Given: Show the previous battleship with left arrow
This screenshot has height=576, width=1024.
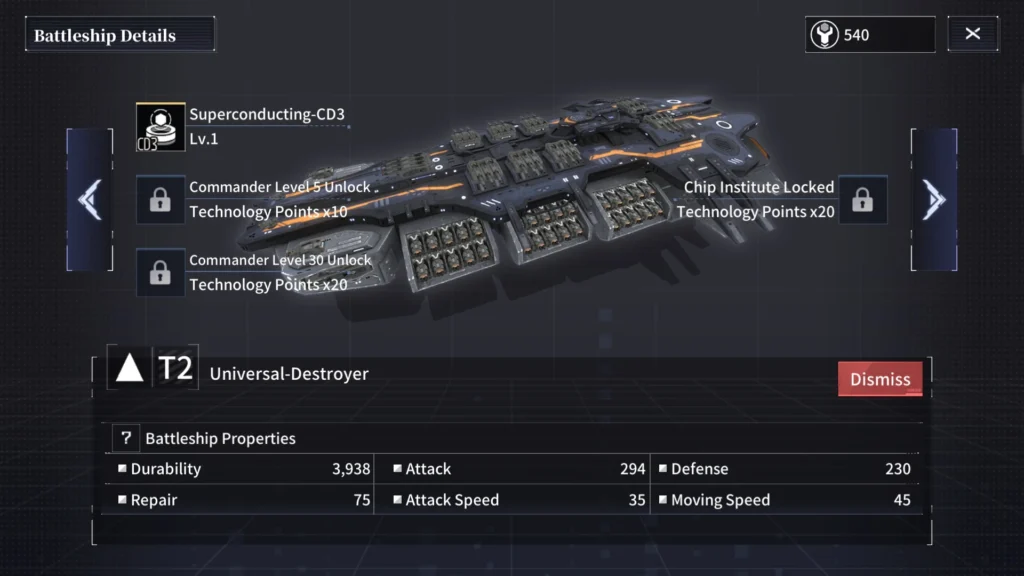Looking at the screenshot, I should point(90,200).
